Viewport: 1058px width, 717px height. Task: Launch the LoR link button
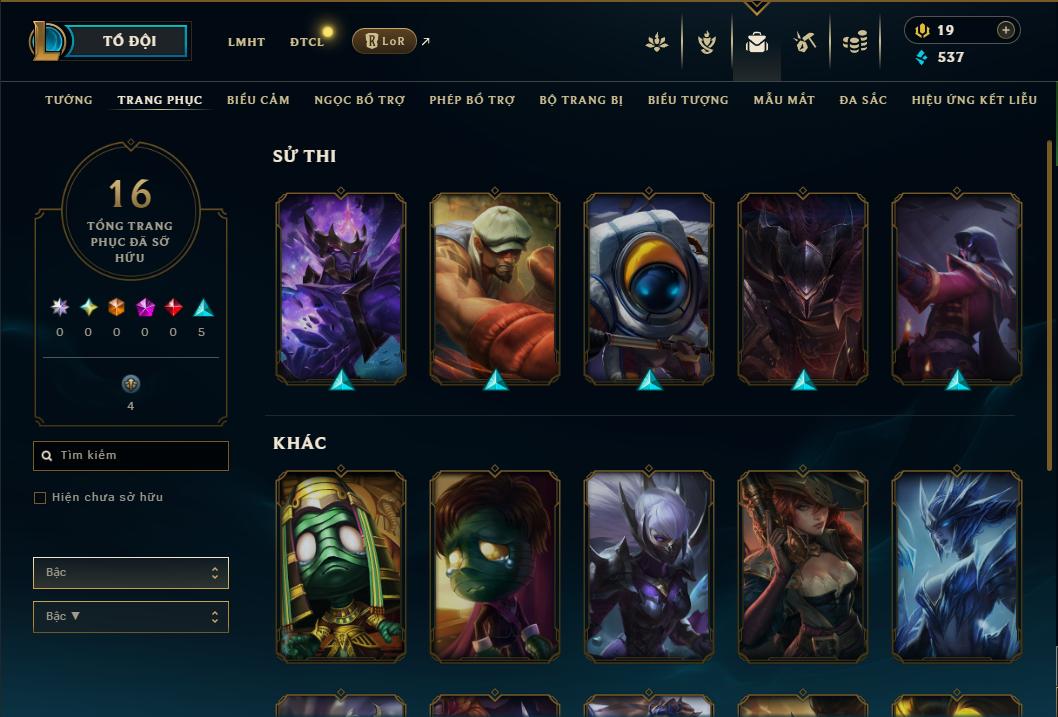coord(385,41)
